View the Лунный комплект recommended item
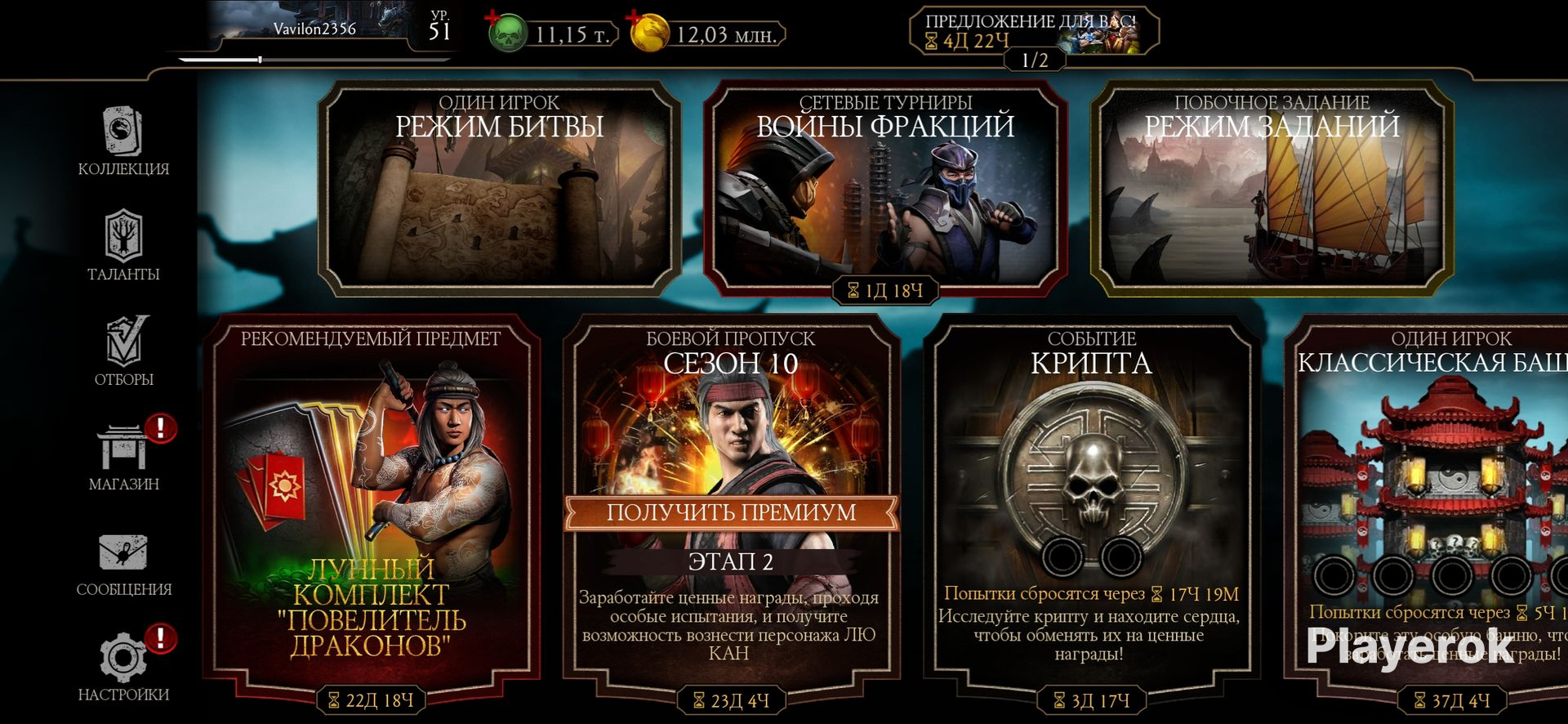1568x724 pixels. pyautogui.click(x=370, y=507)
